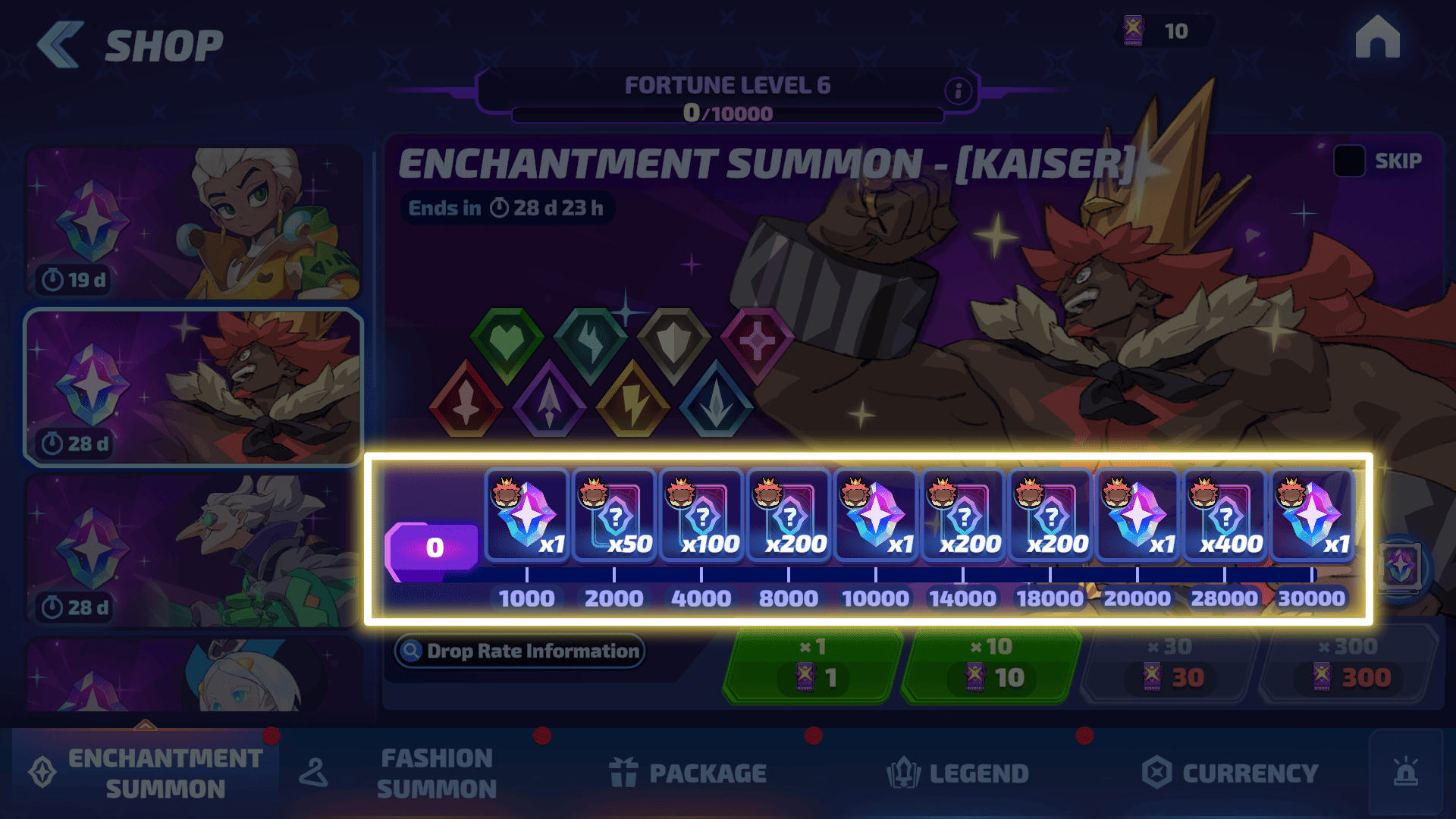
Task: Choose the x300 summon option
Action: click(1349, 666)
